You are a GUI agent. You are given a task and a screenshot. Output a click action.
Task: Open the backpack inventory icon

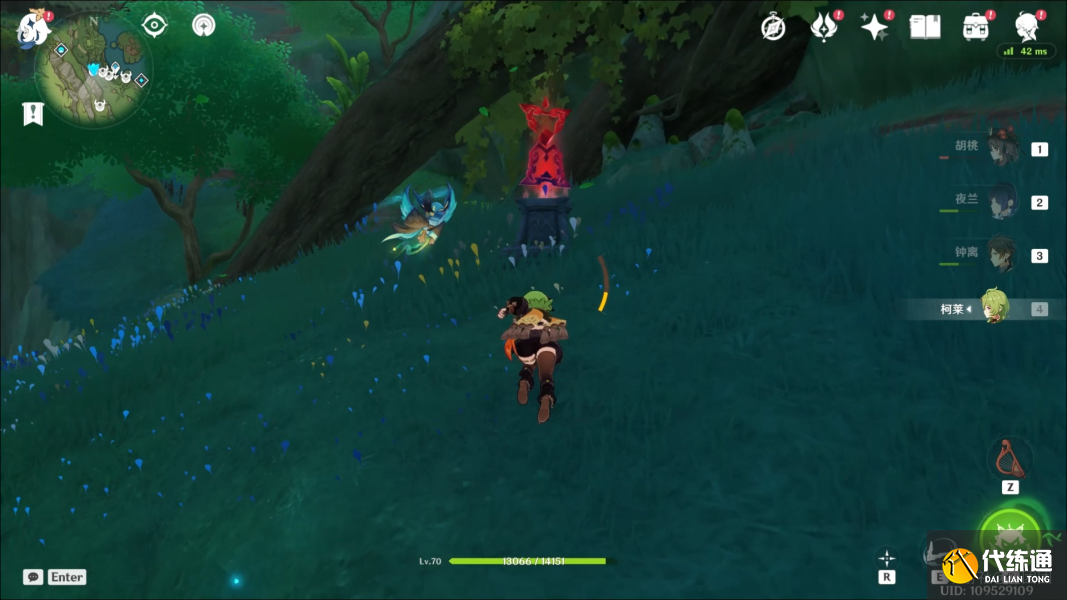click(976, 27)
